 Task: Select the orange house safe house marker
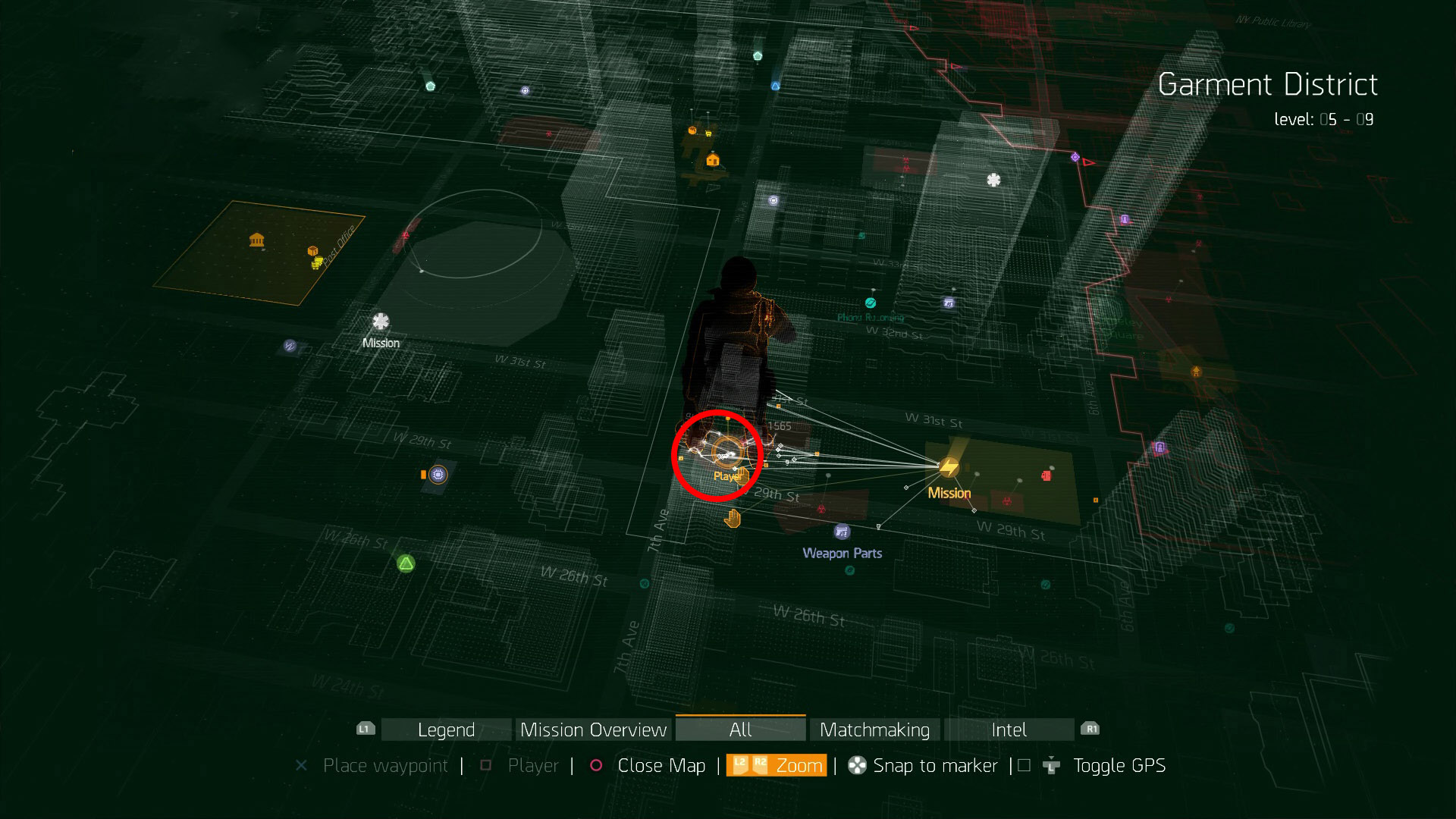[x=712, y=159]
